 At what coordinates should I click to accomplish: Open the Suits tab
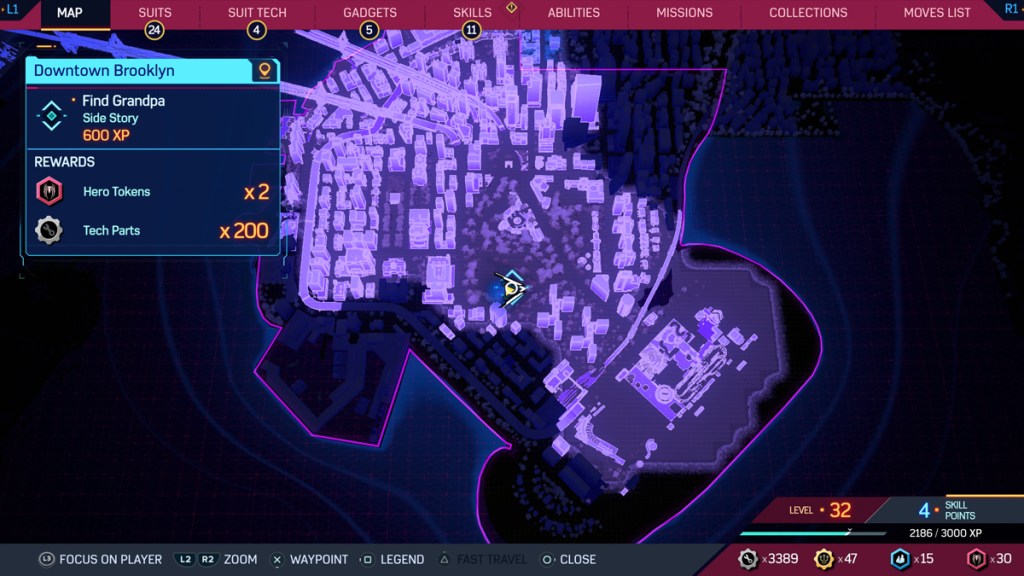155,13
